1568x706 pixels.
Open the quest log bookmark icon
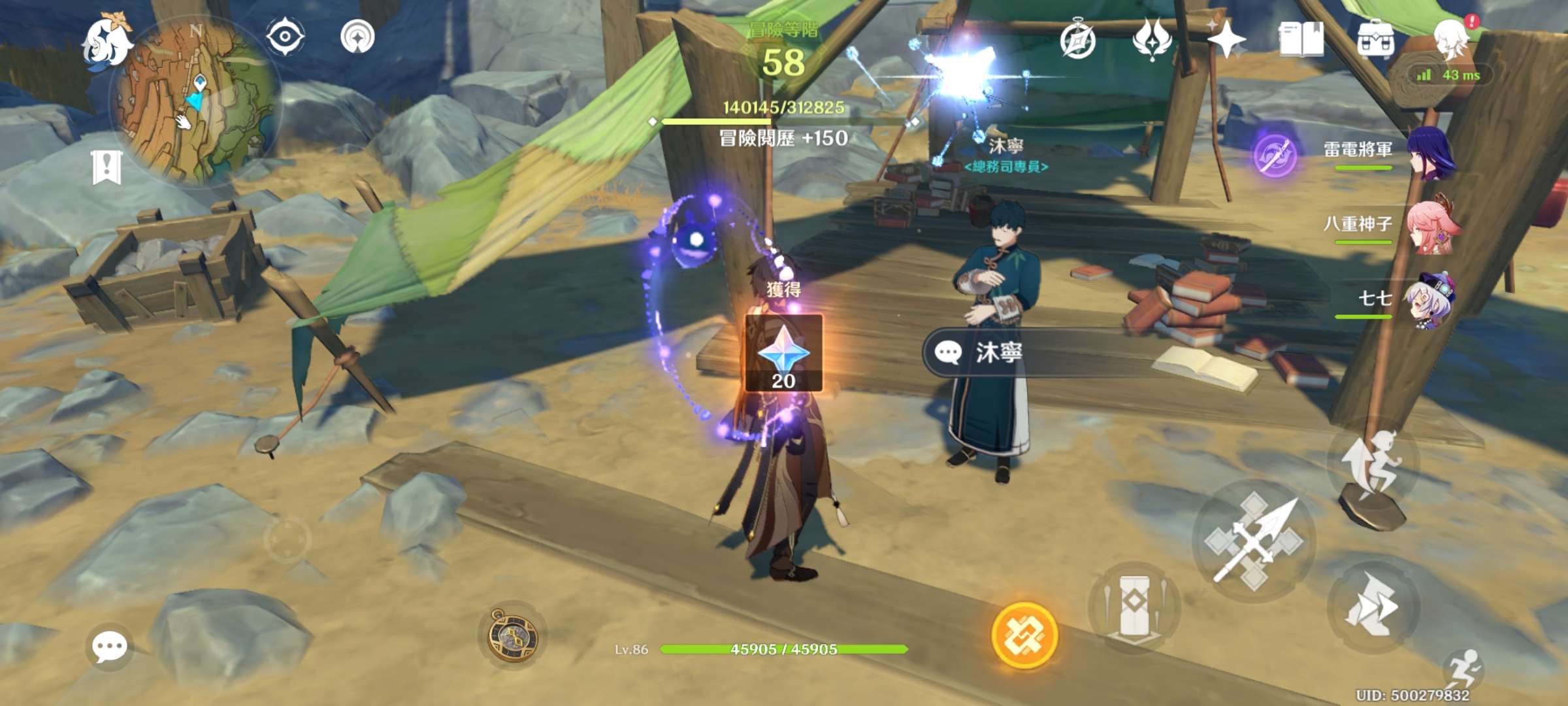click(x=106, y=168)
